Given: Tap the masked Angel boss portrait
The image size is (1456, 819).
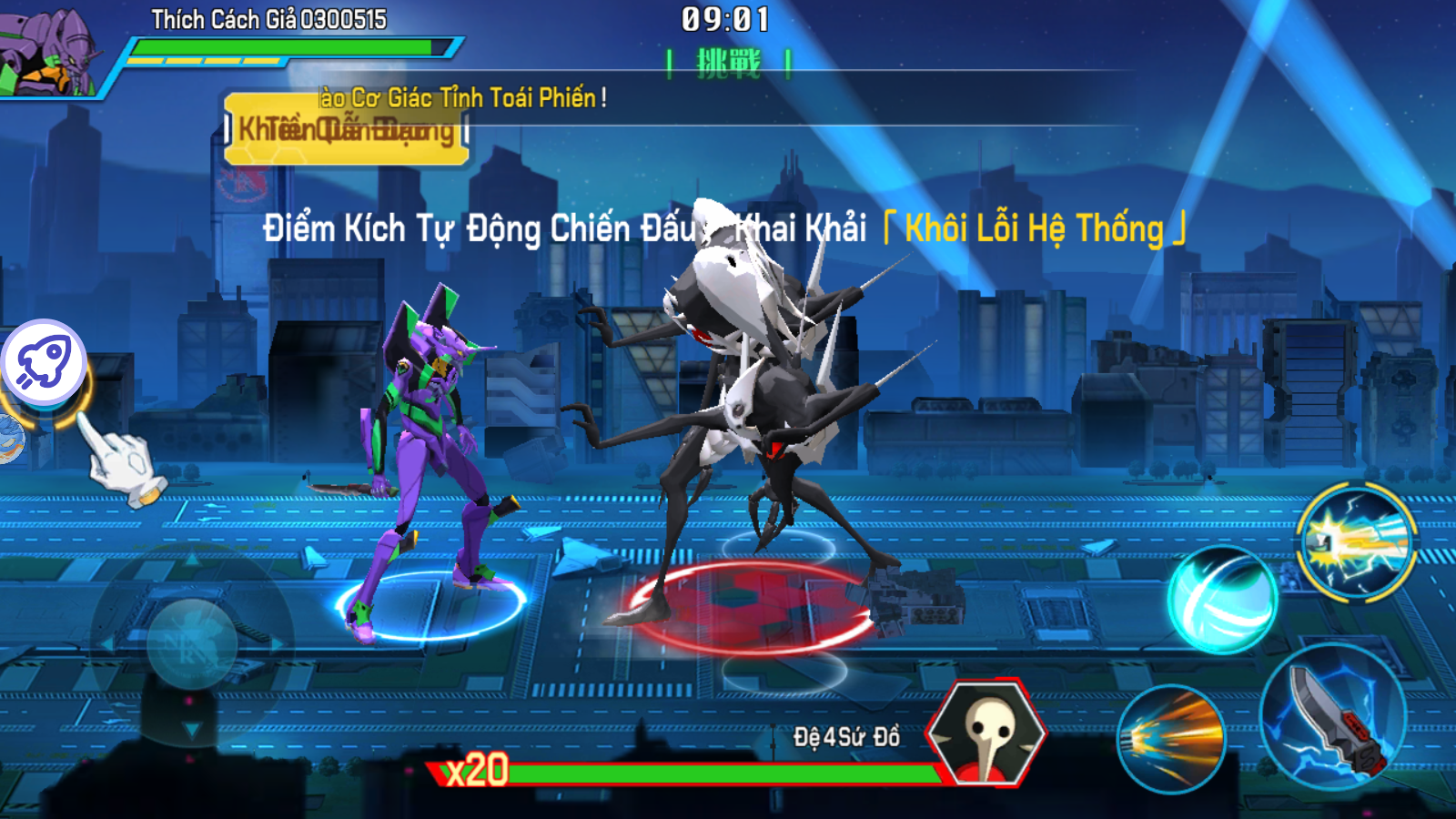Looking at the screenshot, I should coord(986,733).
